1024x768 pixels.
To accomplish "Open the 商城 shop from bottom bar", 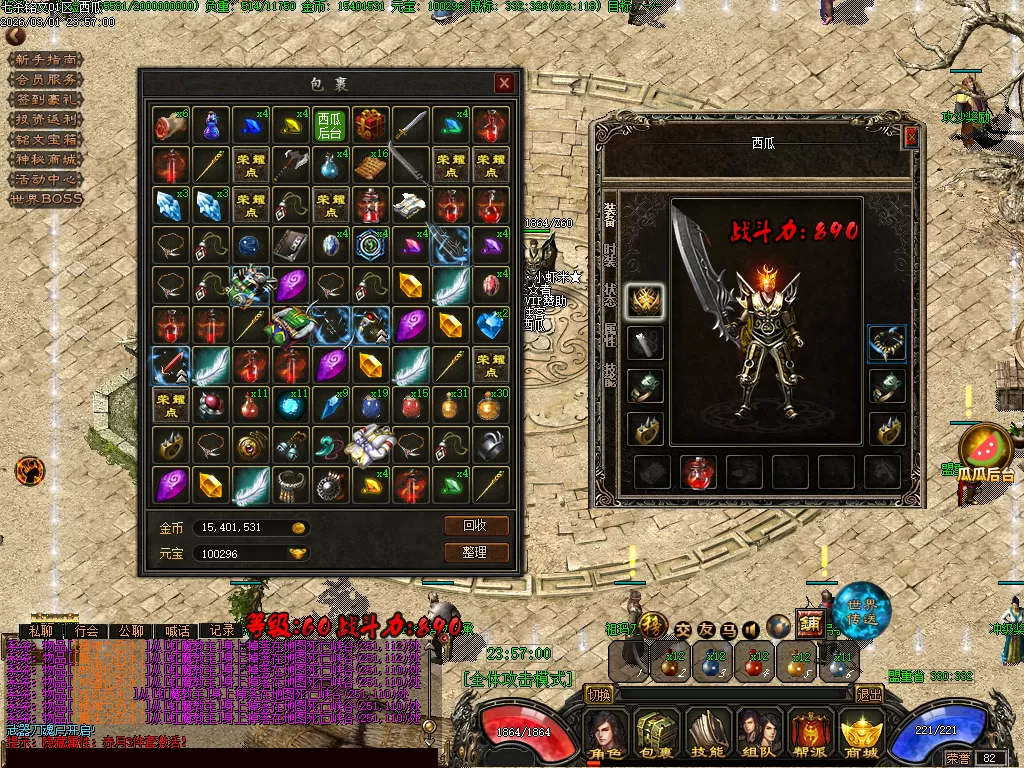I will tap(860, 735).
